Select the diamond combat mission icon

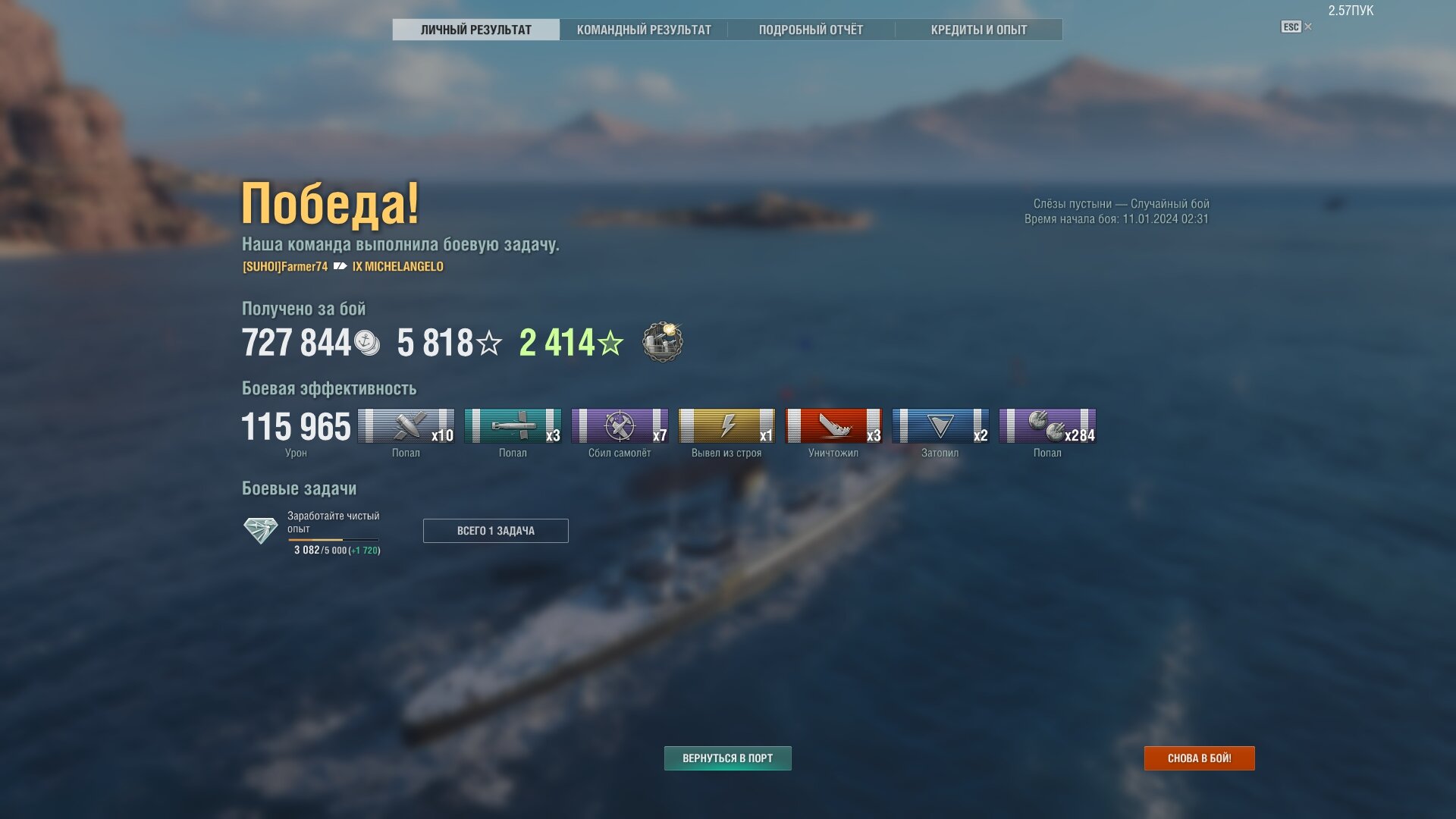point(260,530)
